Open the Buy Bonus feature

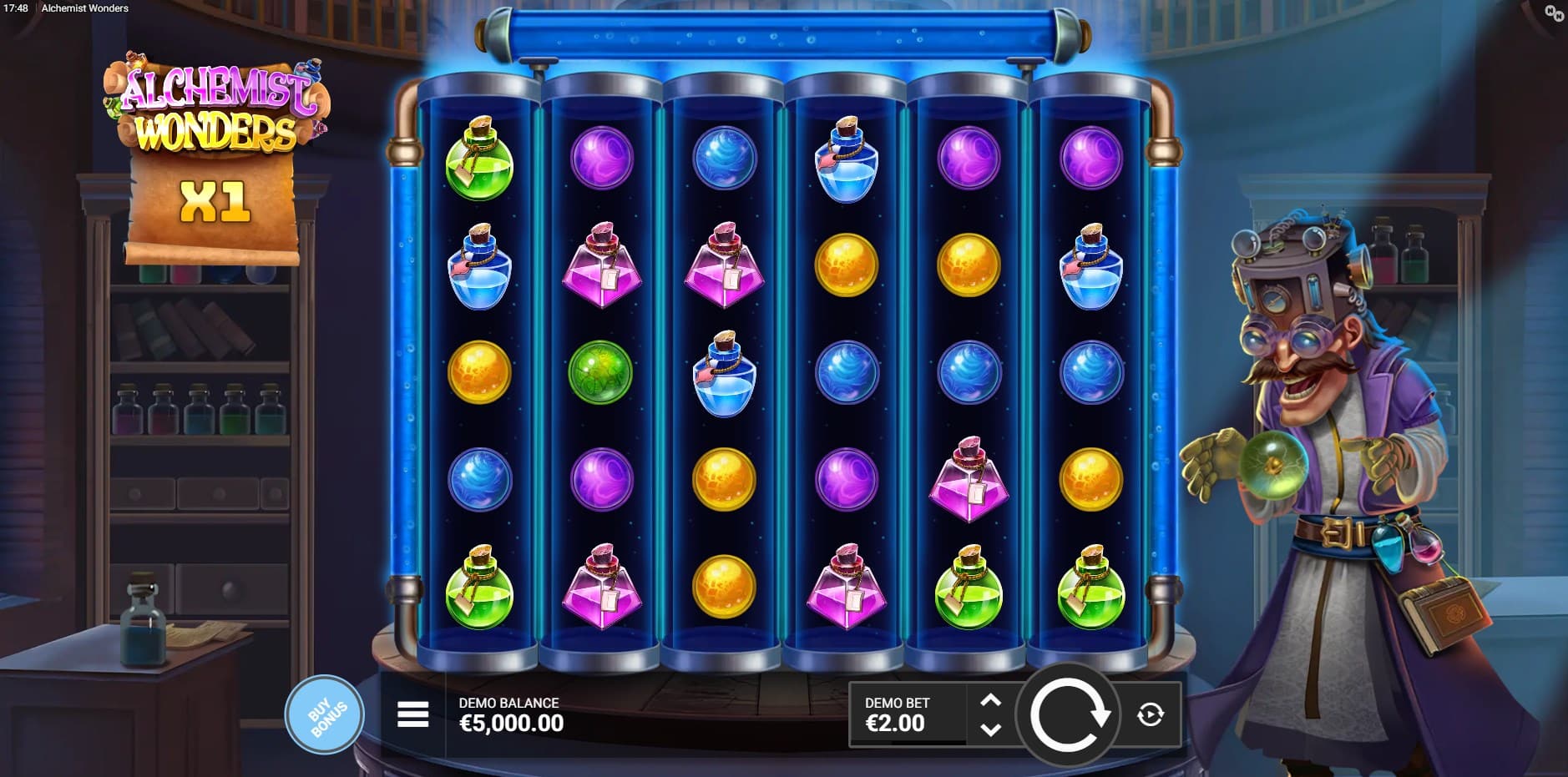tap(325, 715)
